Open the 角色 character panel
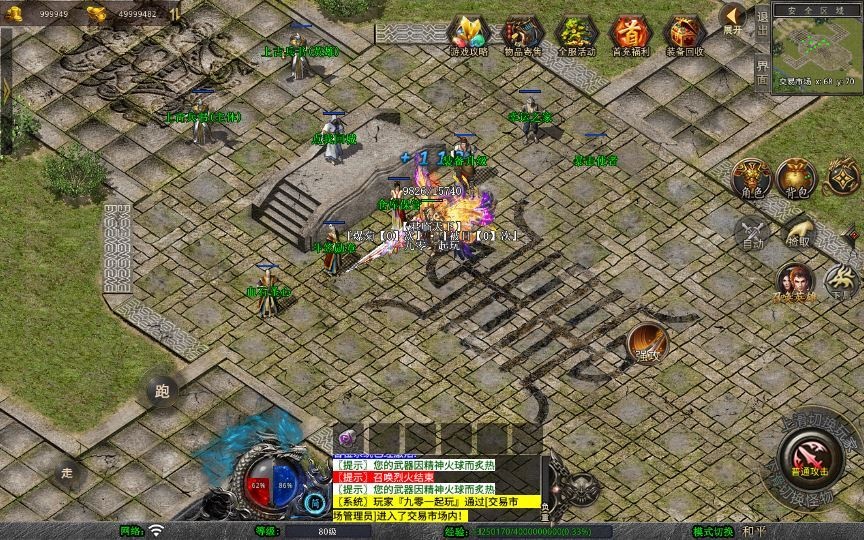Screen dimensions: 864x540 click(752, 177)
